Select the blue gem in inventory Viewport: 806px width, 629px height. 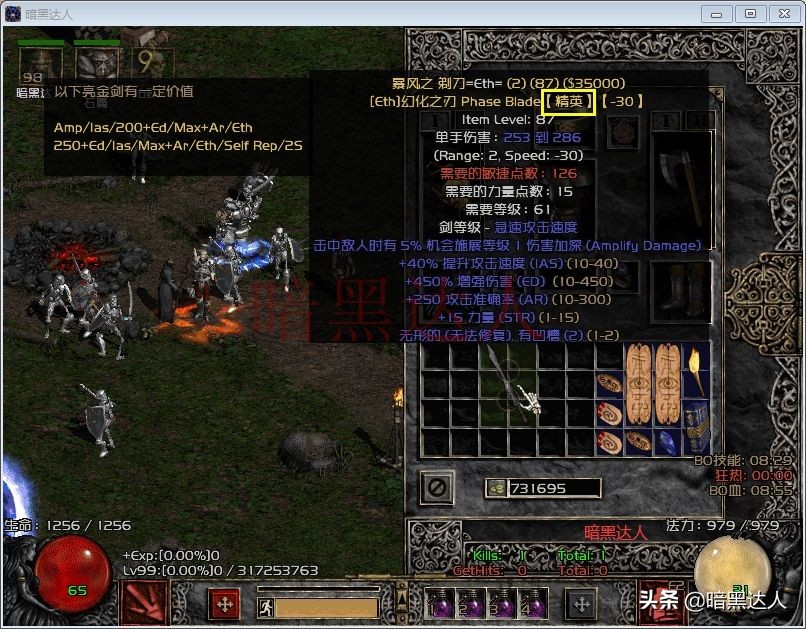[x=668, y=441]
